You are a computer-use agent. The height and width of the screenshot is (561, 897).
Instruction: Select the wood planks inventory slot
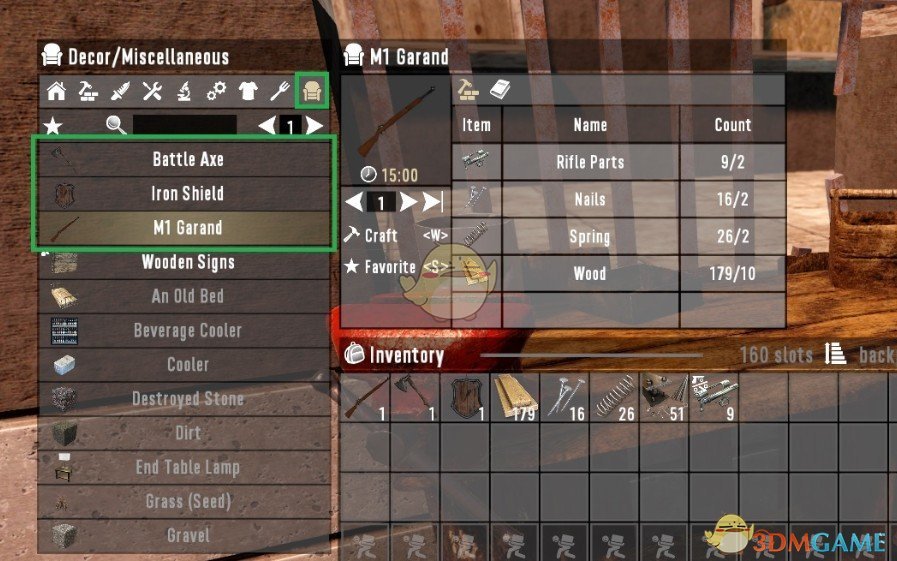(515, 397)
